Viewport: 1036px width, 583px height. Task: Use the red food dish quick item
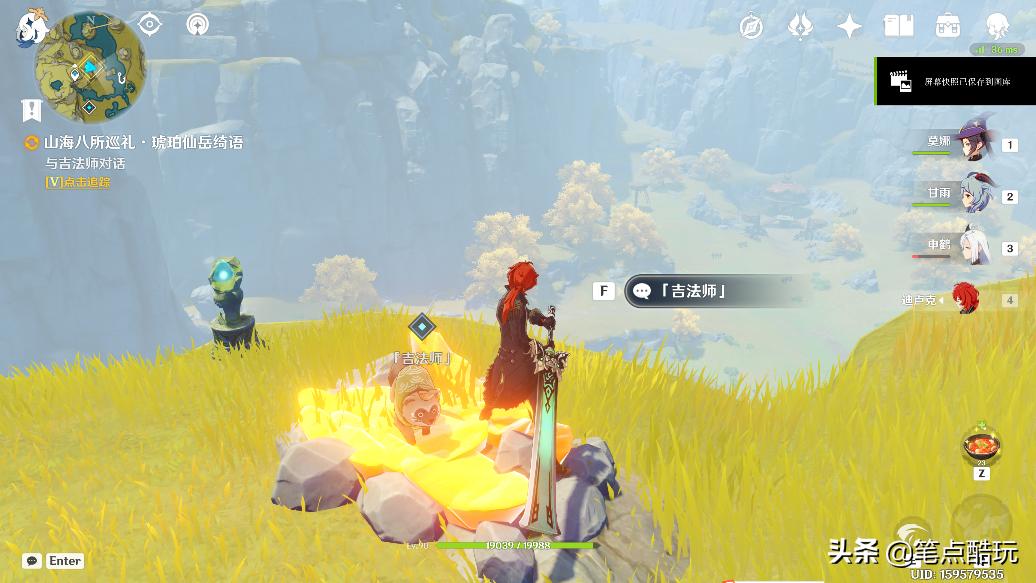(981, 445)
